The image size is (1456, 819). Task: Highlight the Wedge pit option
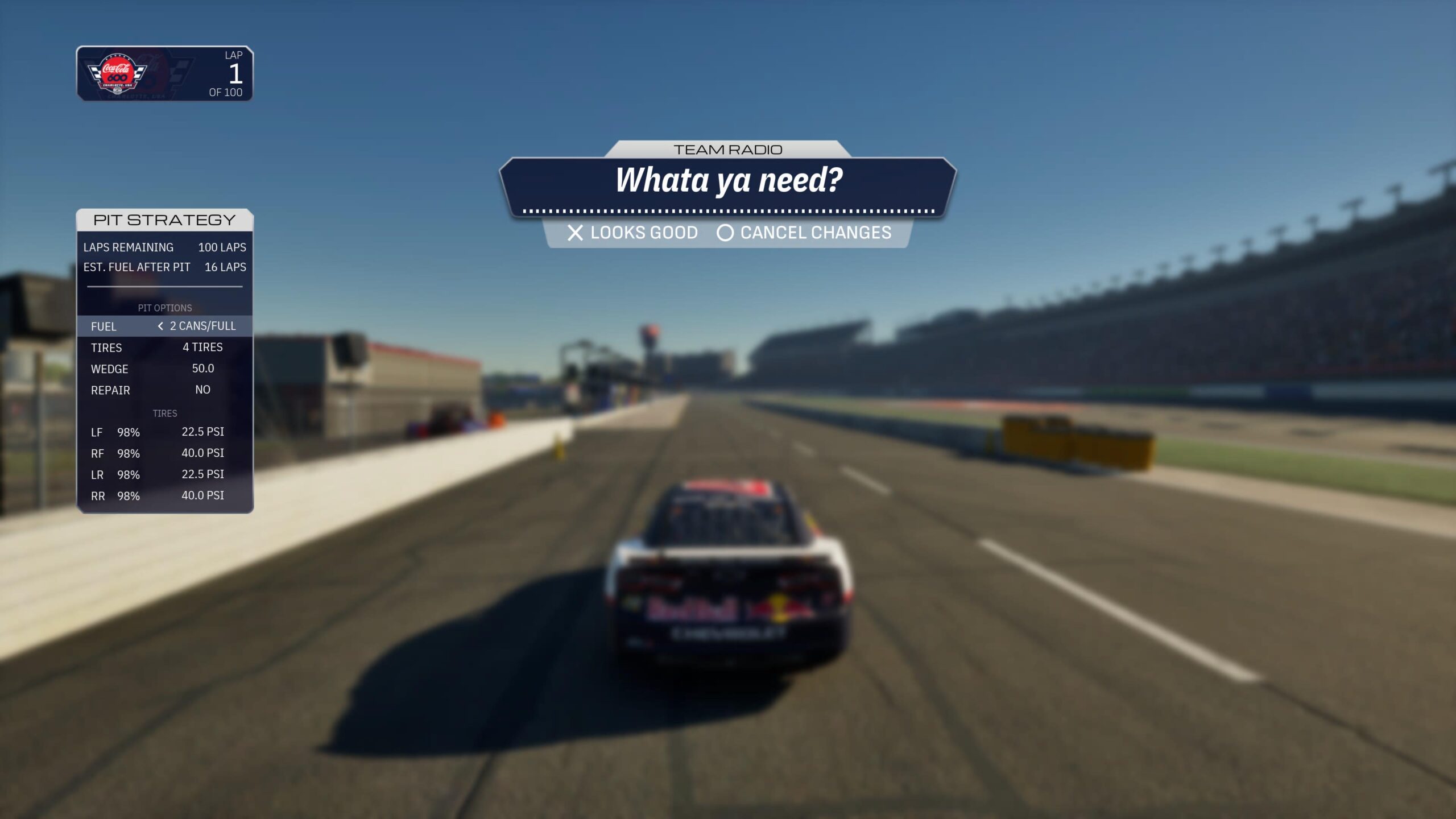pyautogui.click(x=164, y=369)
